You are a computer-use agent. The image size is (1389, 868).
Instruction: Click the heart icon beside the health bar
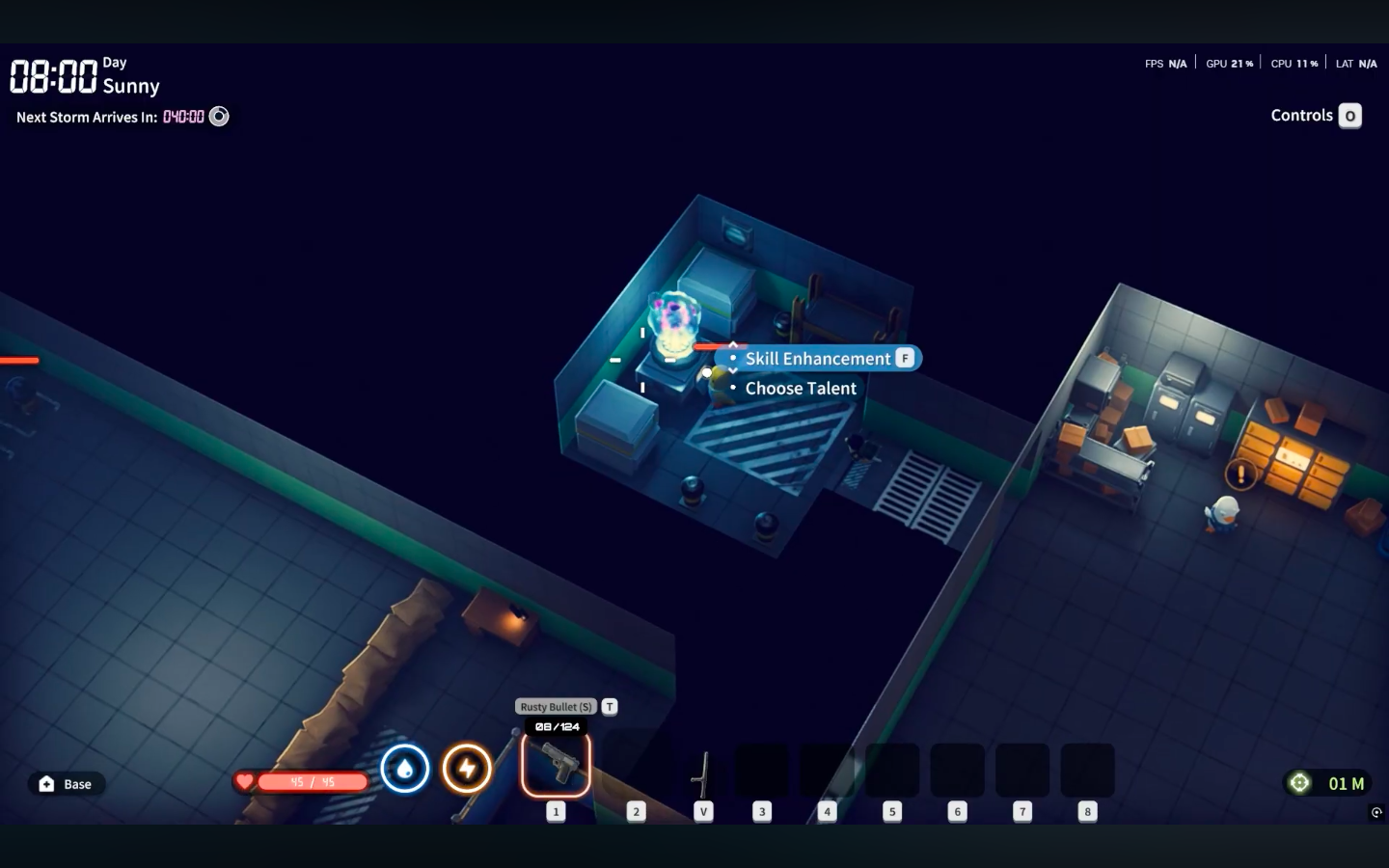(x=245, y=782)
